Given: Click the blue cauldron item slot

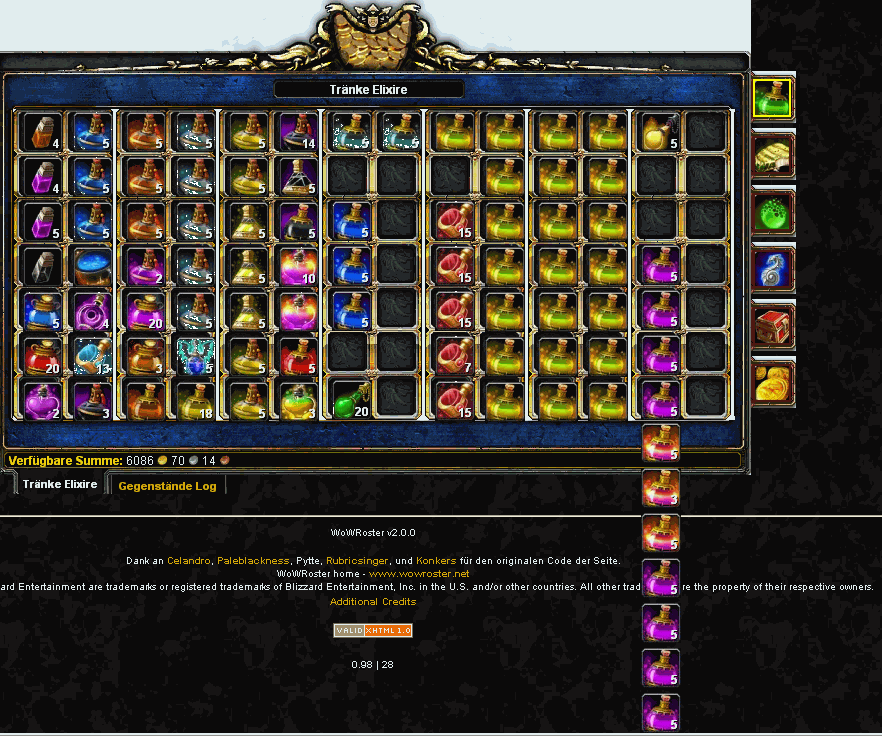Looking at the screenshot, I should coord(93,266).
